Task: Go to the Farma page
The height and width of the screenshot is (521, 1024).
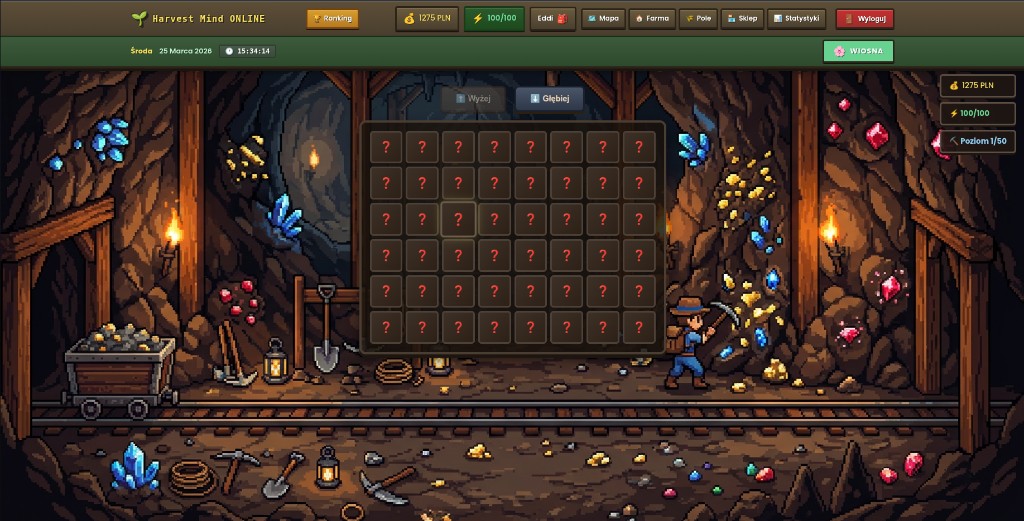Action: coord(651,18)
